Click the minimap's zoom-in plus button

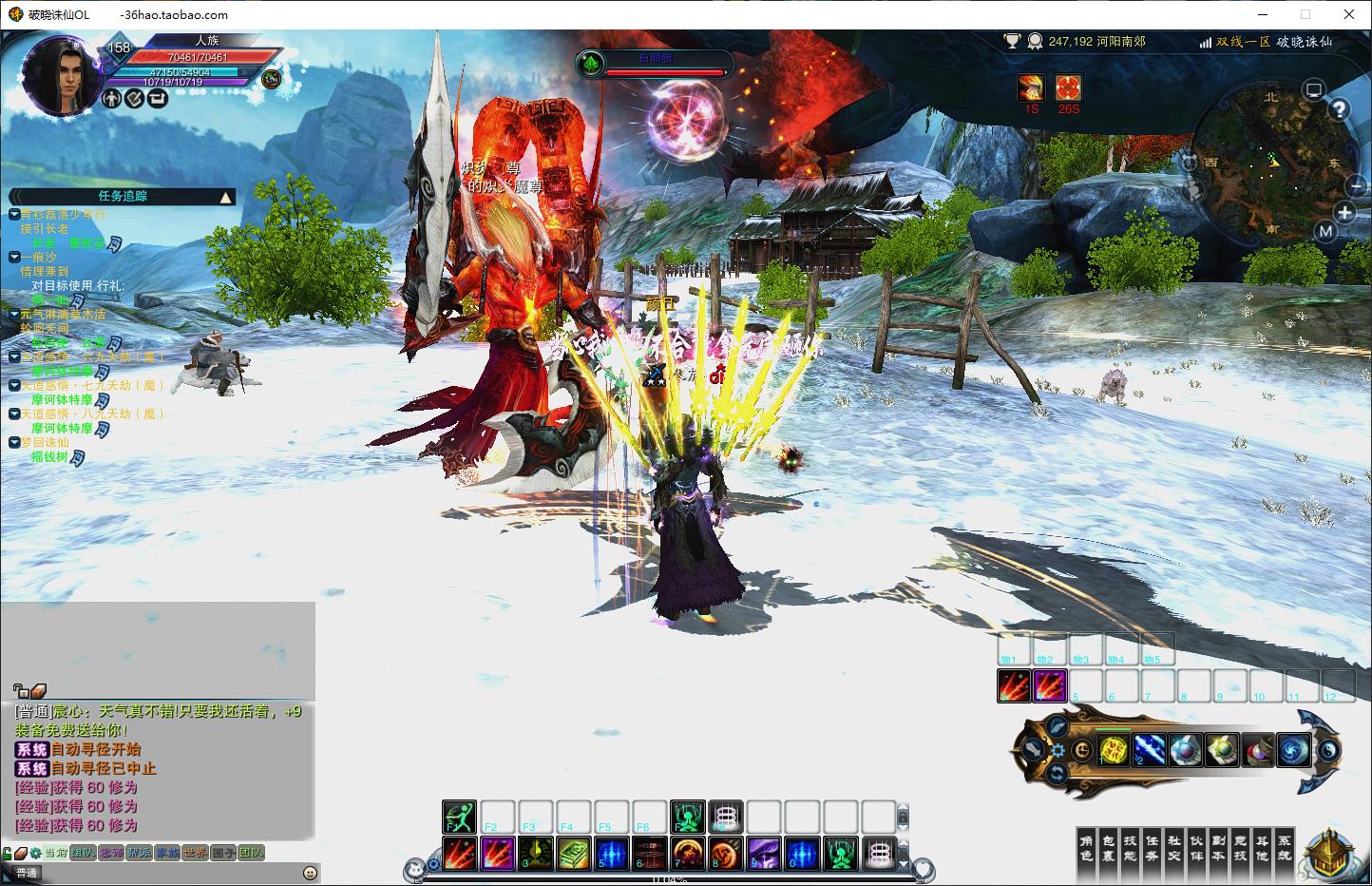pyautogui.click(x=1345, y=212)
